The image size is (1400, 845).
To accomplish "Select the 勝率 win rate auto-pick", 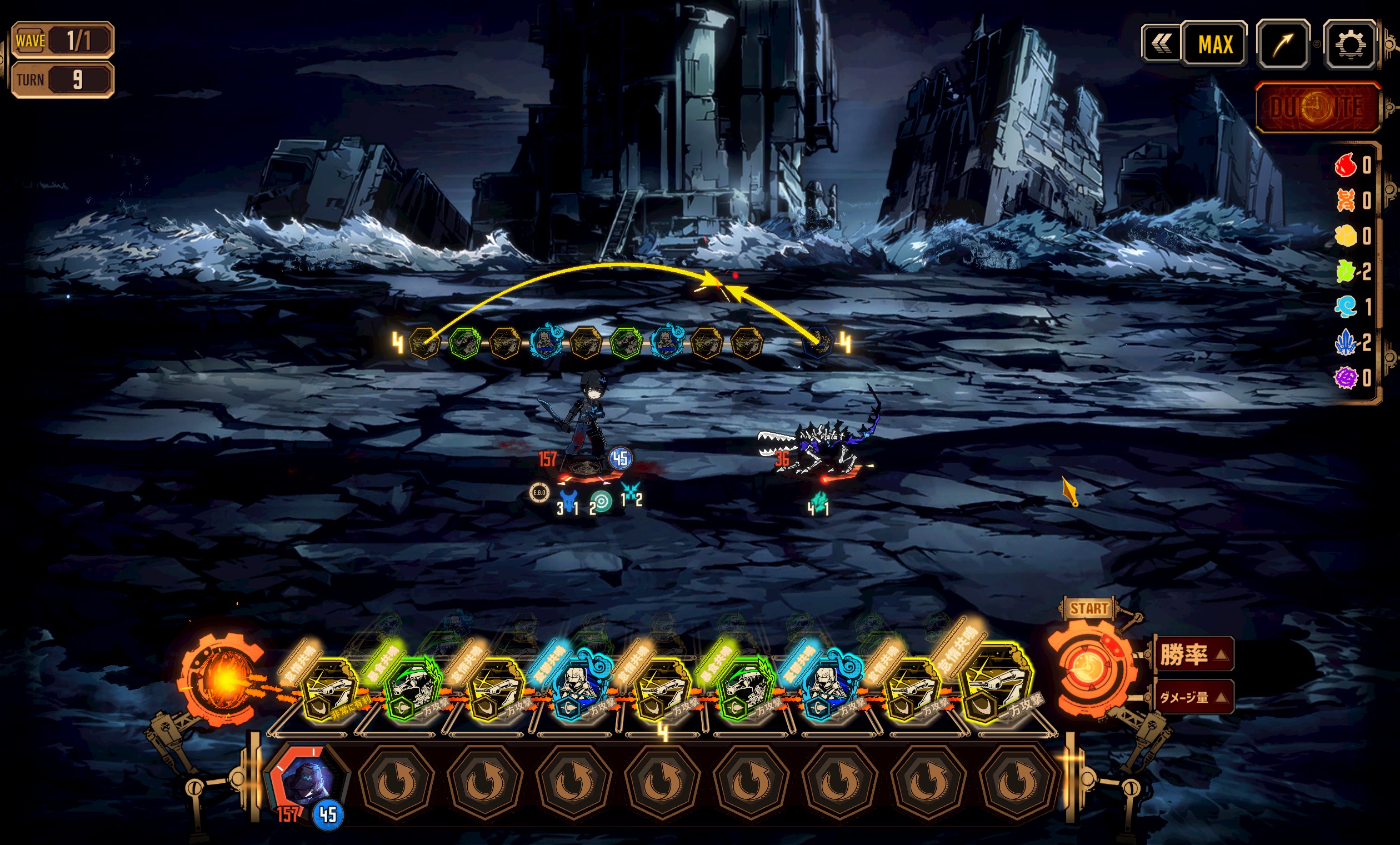I will point(1192,654).
